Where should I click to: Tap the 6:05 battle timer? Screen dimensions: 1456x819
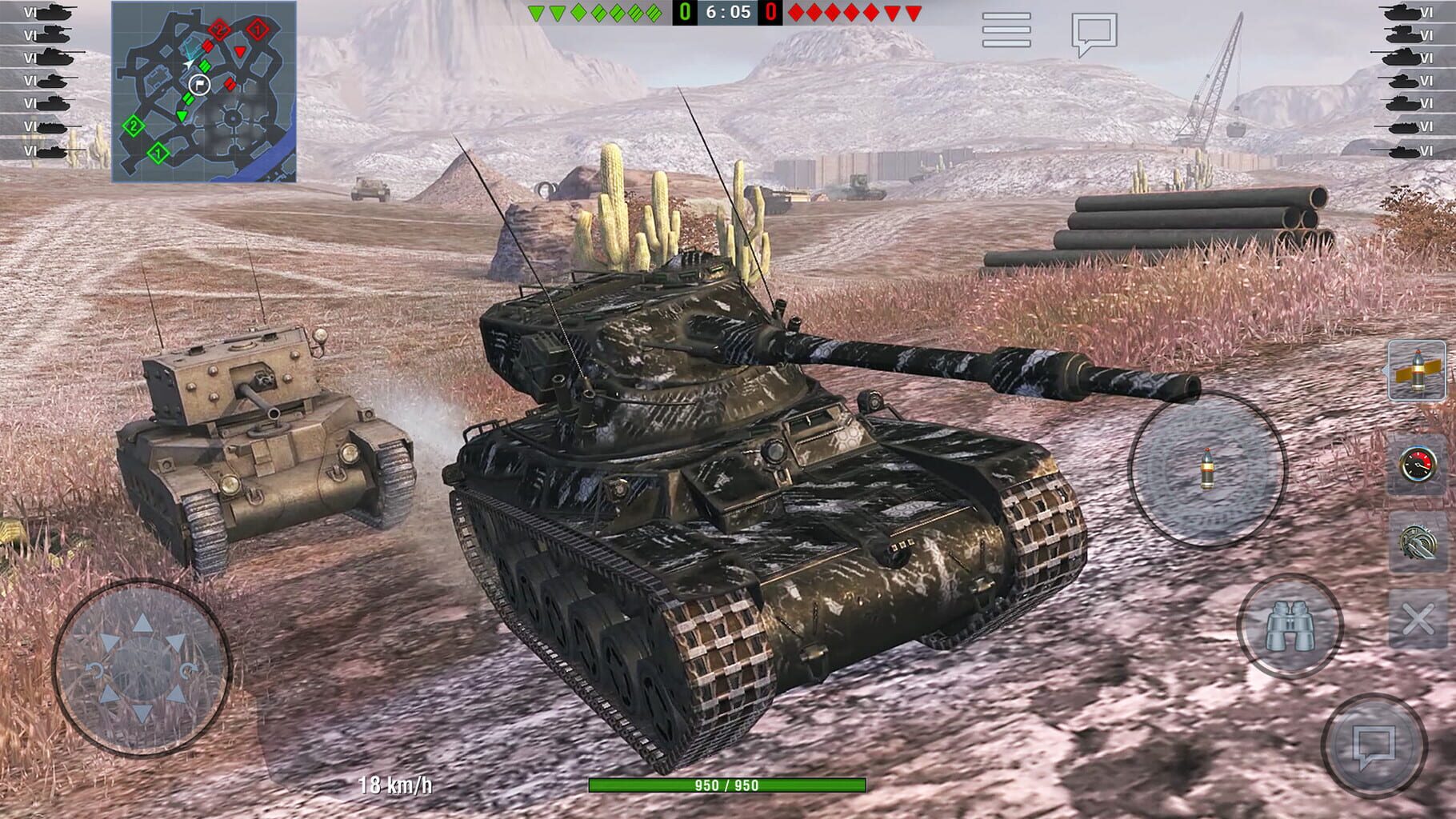(727, 12)
